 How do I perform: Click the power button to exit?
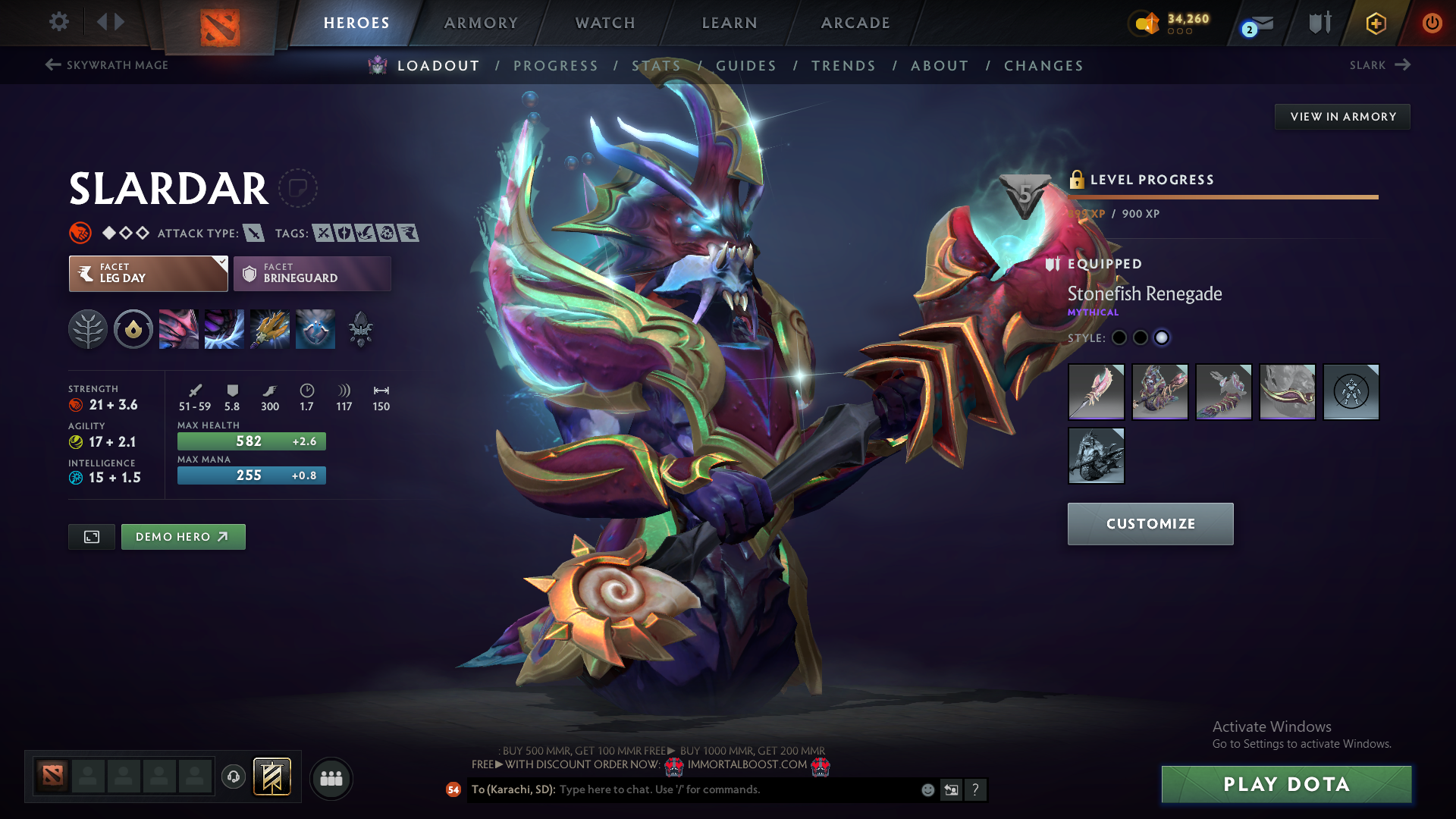point(1432,23)
